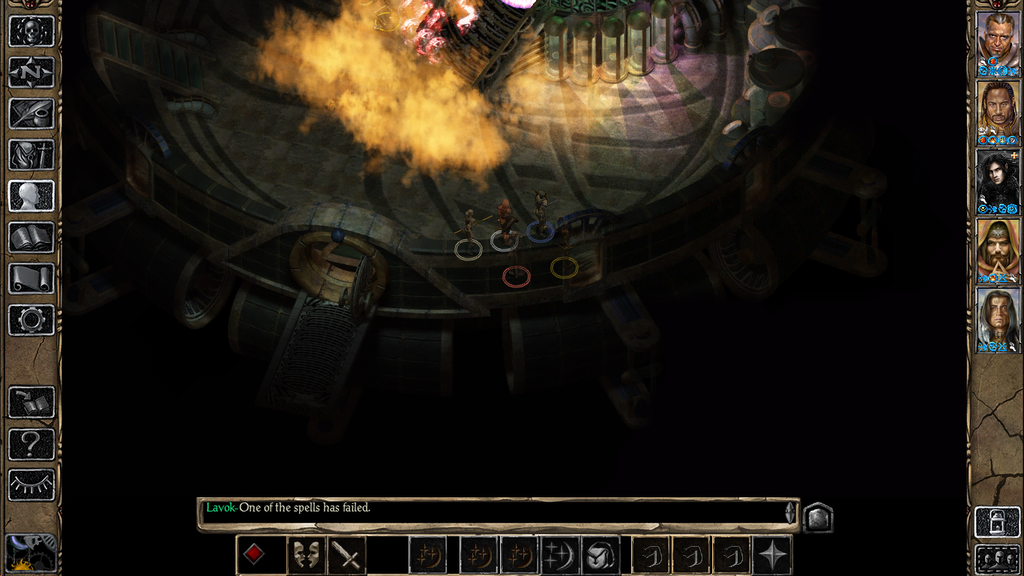Open the area map with the compass icon
The height and width of the screenshot is (576, 1024).
(31, 72)
